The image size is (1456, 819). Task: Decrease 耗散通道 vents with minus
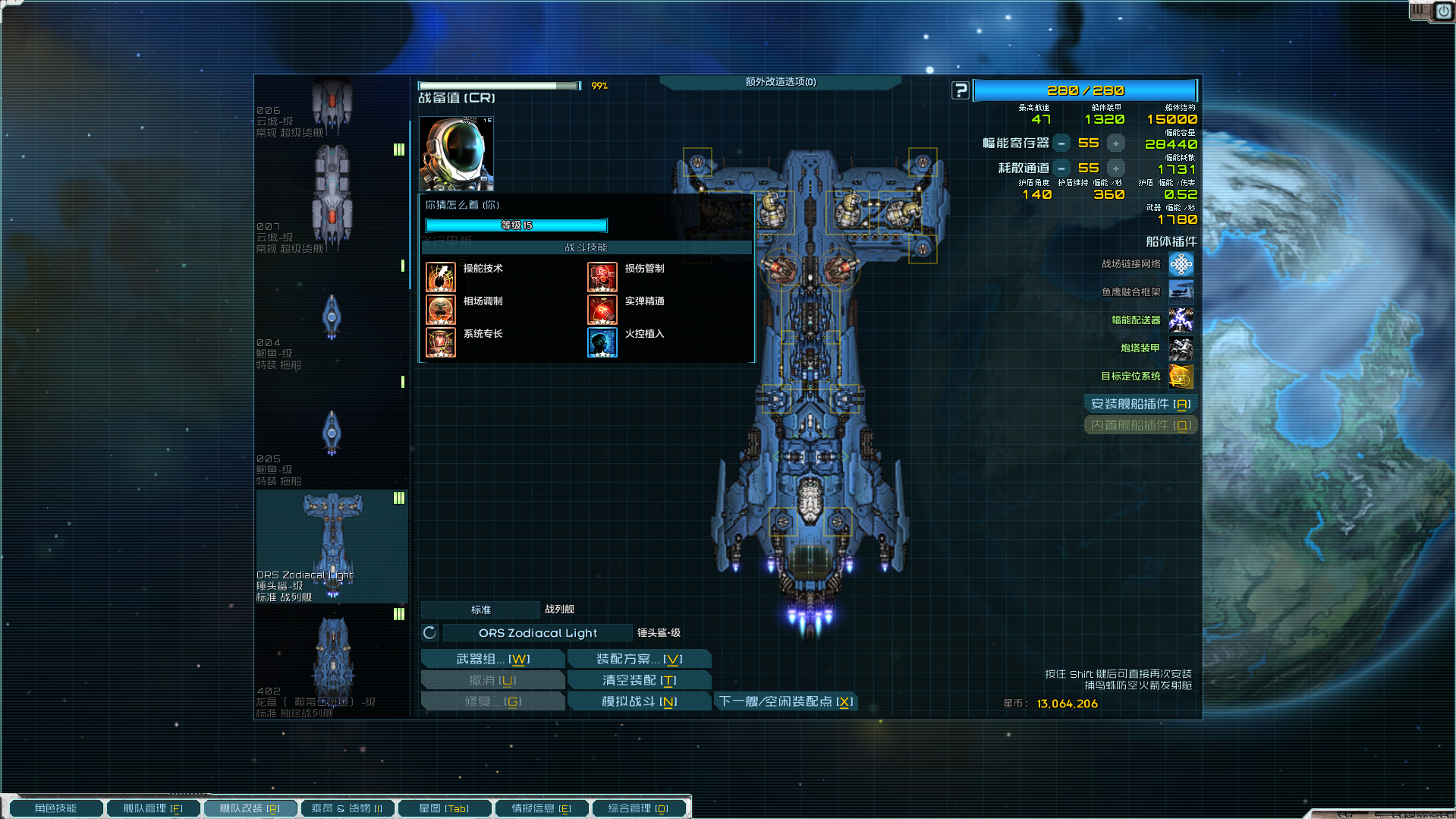tap(1061, 169)
